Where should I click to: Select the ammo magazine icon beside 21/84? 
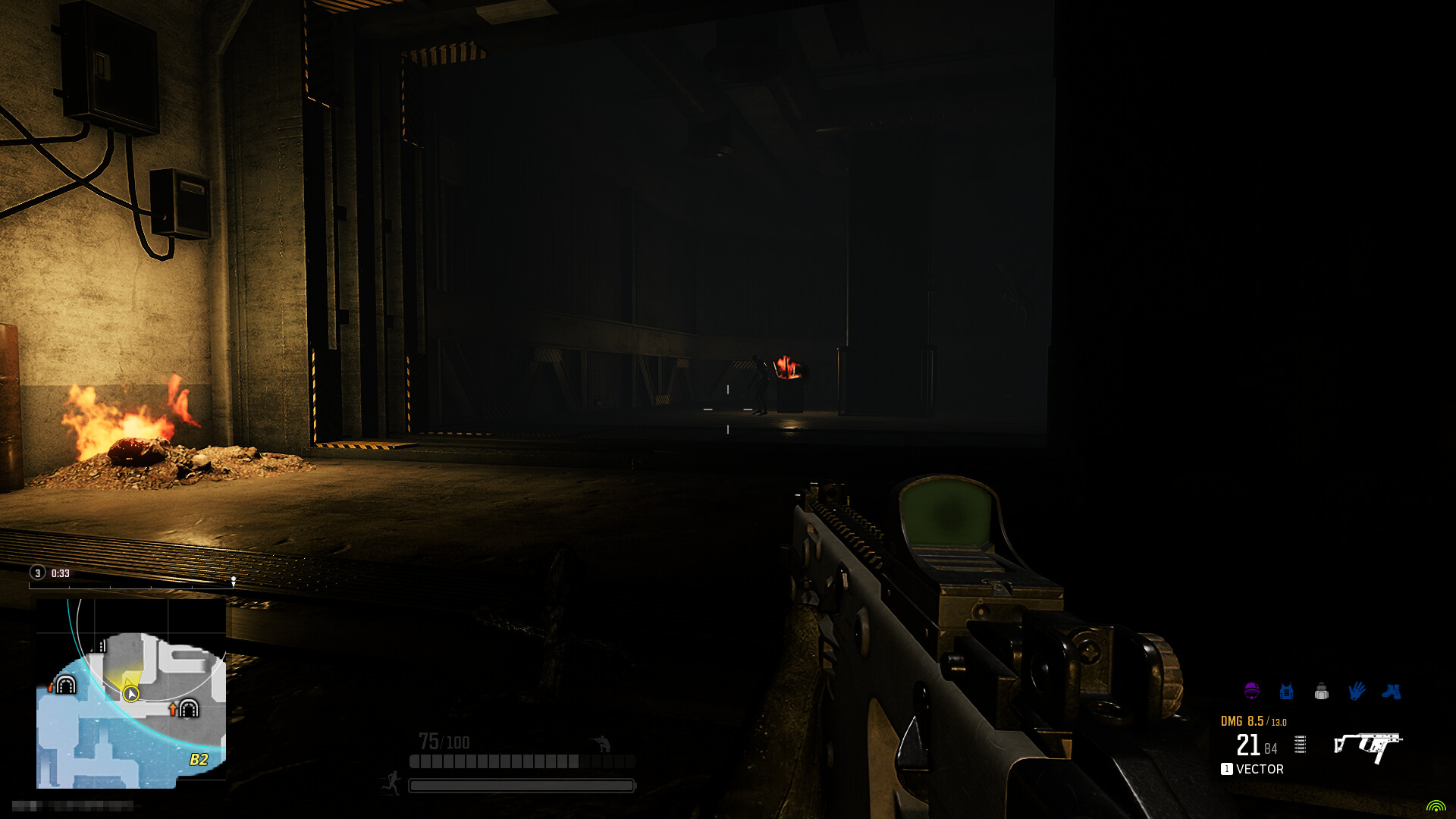pyautogui.click(x=1300, y=745)
